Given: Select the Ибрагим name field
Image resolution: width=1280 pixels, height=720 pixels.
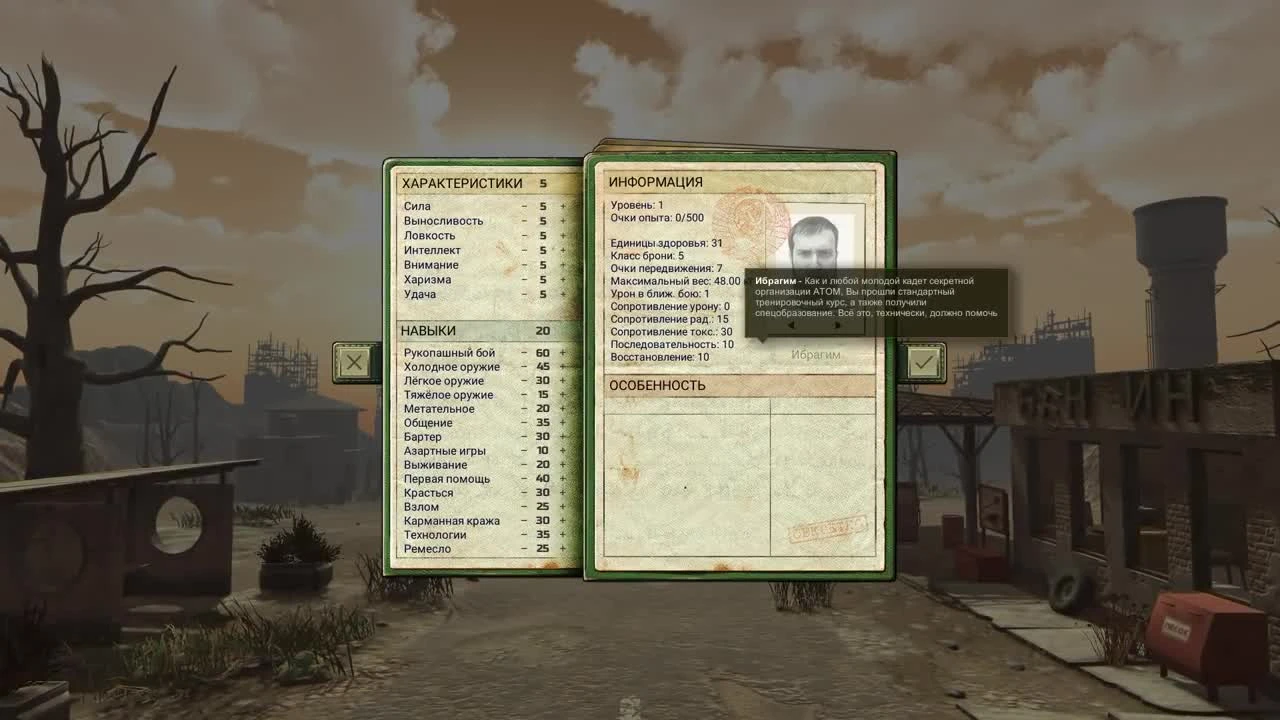Looking at the screenshot, I should (814, 352).
